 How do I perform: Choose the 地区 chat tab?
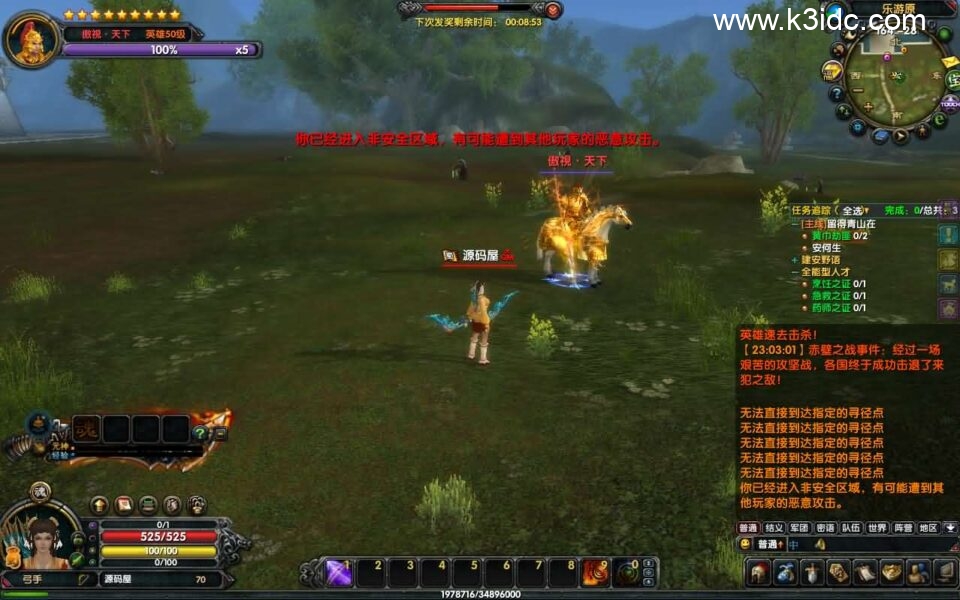[x=928, y=527]
